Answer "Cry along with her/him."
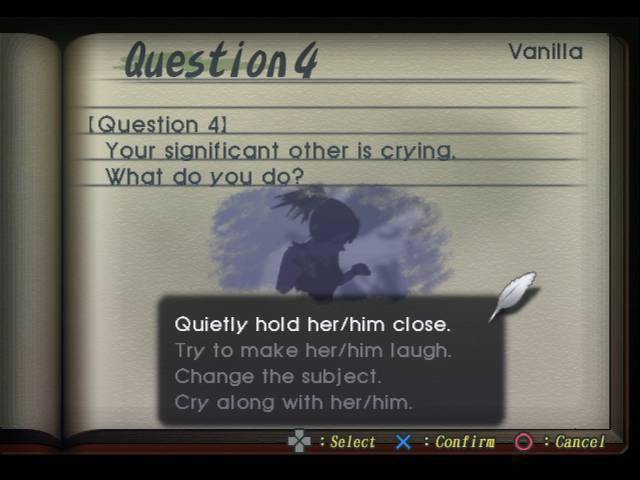Image resolution: width=640 pixels, height=480 pixels. [293, 402]
